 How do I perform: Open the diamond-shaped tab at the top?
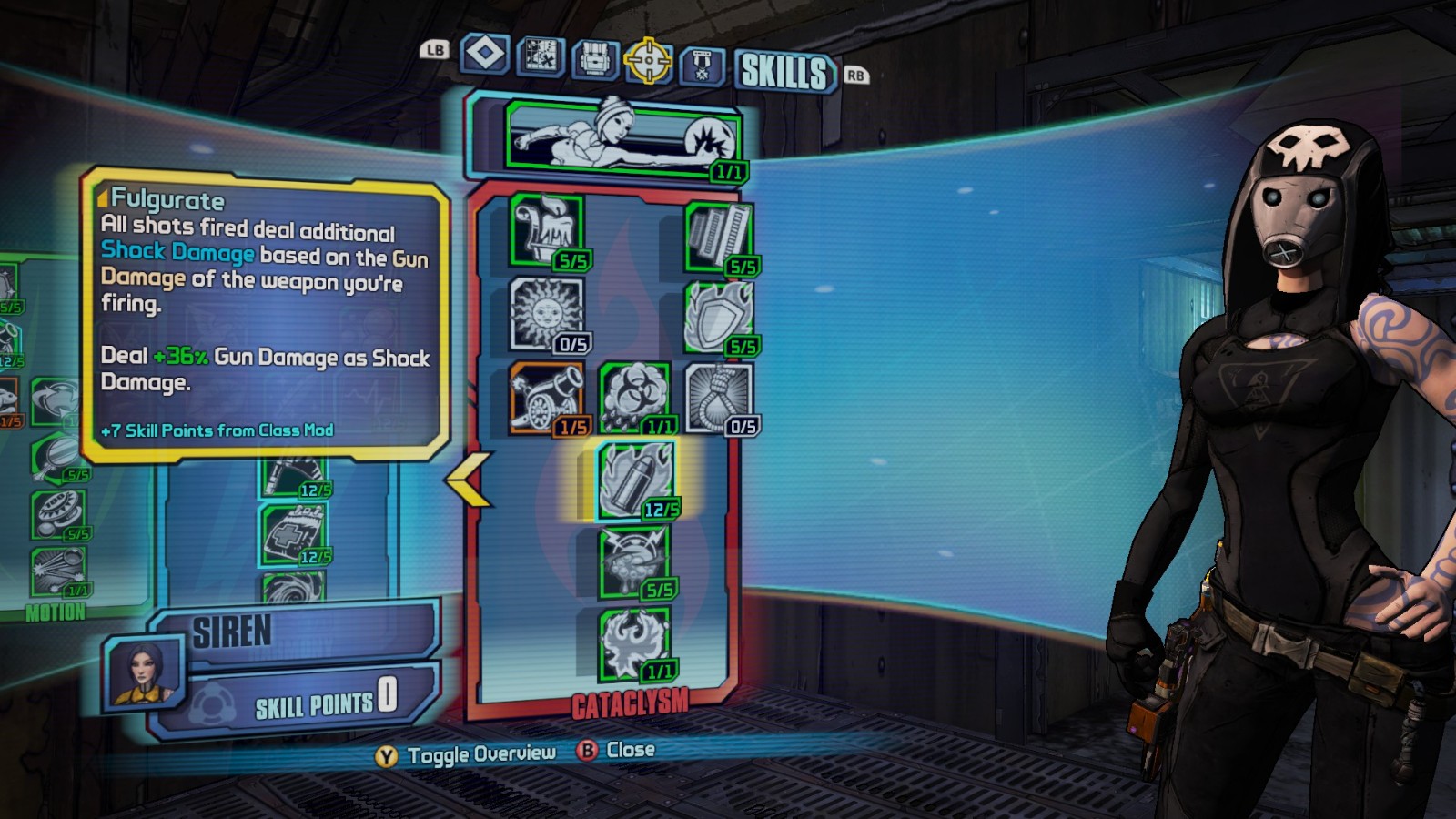point(484,55)
